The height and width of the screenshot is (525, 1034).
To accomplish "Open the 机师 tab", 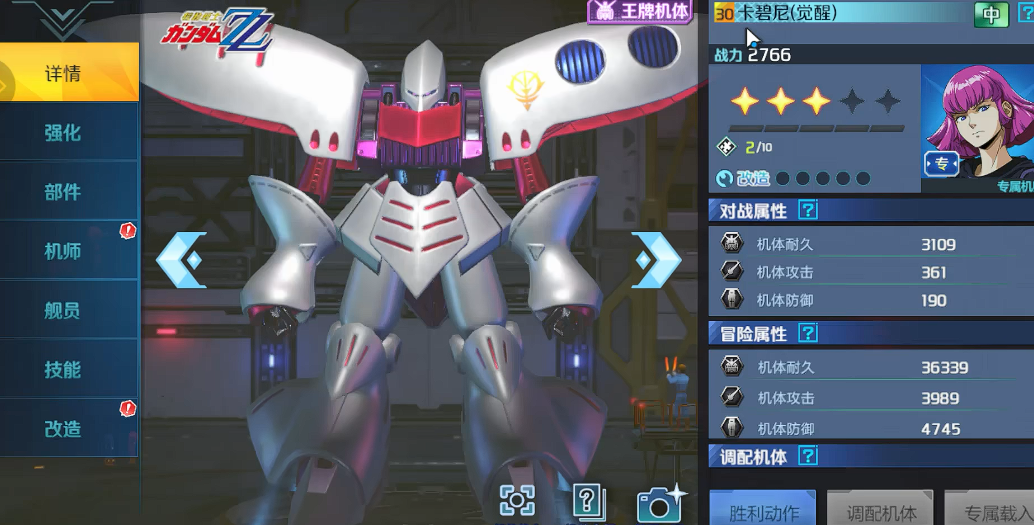I will [64, 250].
